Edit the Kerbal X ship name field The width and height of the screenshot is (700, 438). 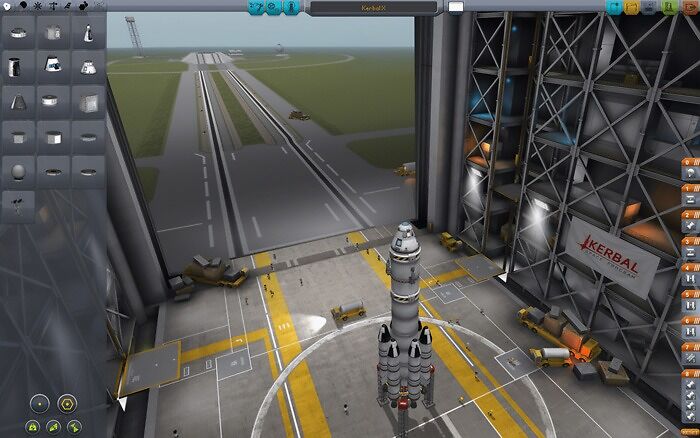pyautogui.click(x=373, y=8)
